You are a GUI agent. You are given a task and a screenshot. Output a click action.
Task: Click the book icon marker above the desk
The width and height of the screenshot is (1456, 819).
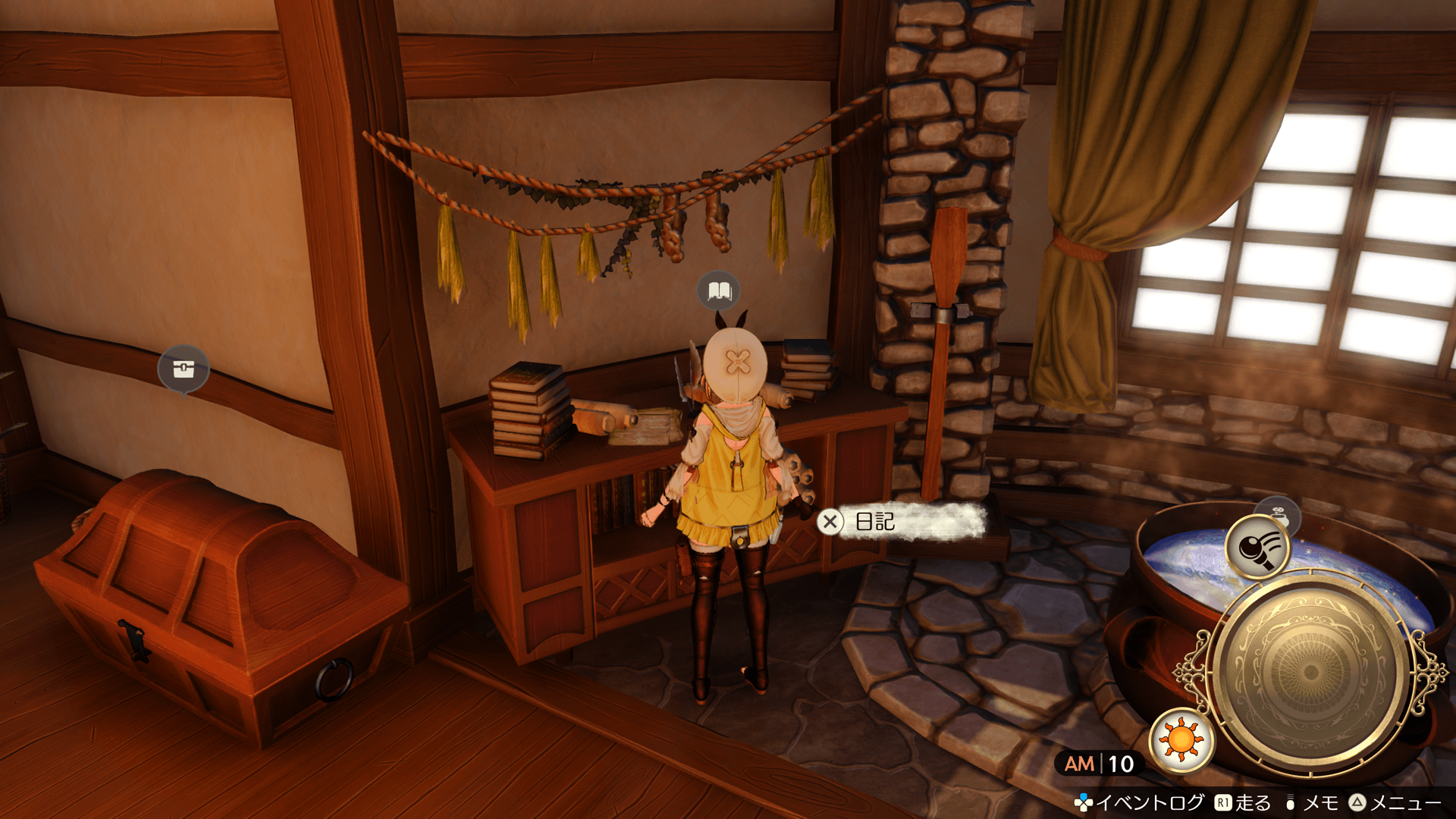[x=718, y=290]
